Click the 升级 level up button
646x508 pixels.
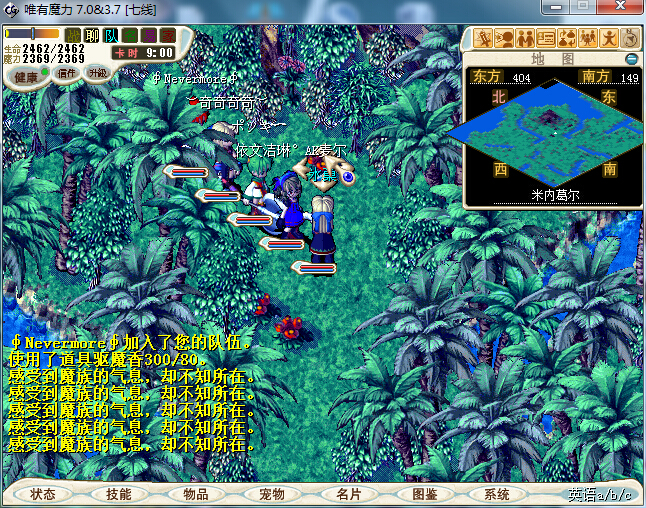[x=97, y=73]
